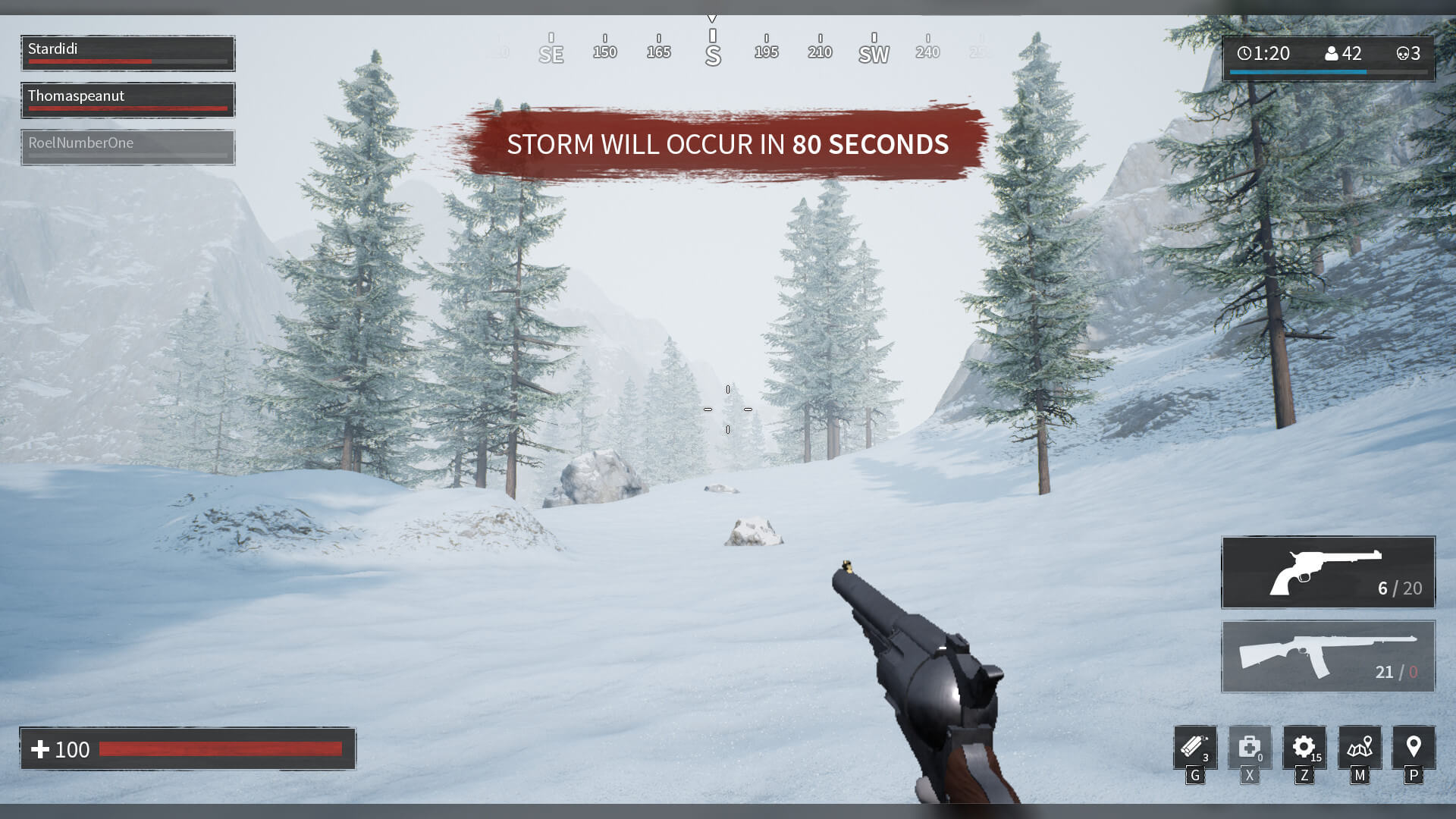The height and width of the screenshot is (819, 1456).
Task: Click the S heading on the compass
Action: tap(711, 53)
